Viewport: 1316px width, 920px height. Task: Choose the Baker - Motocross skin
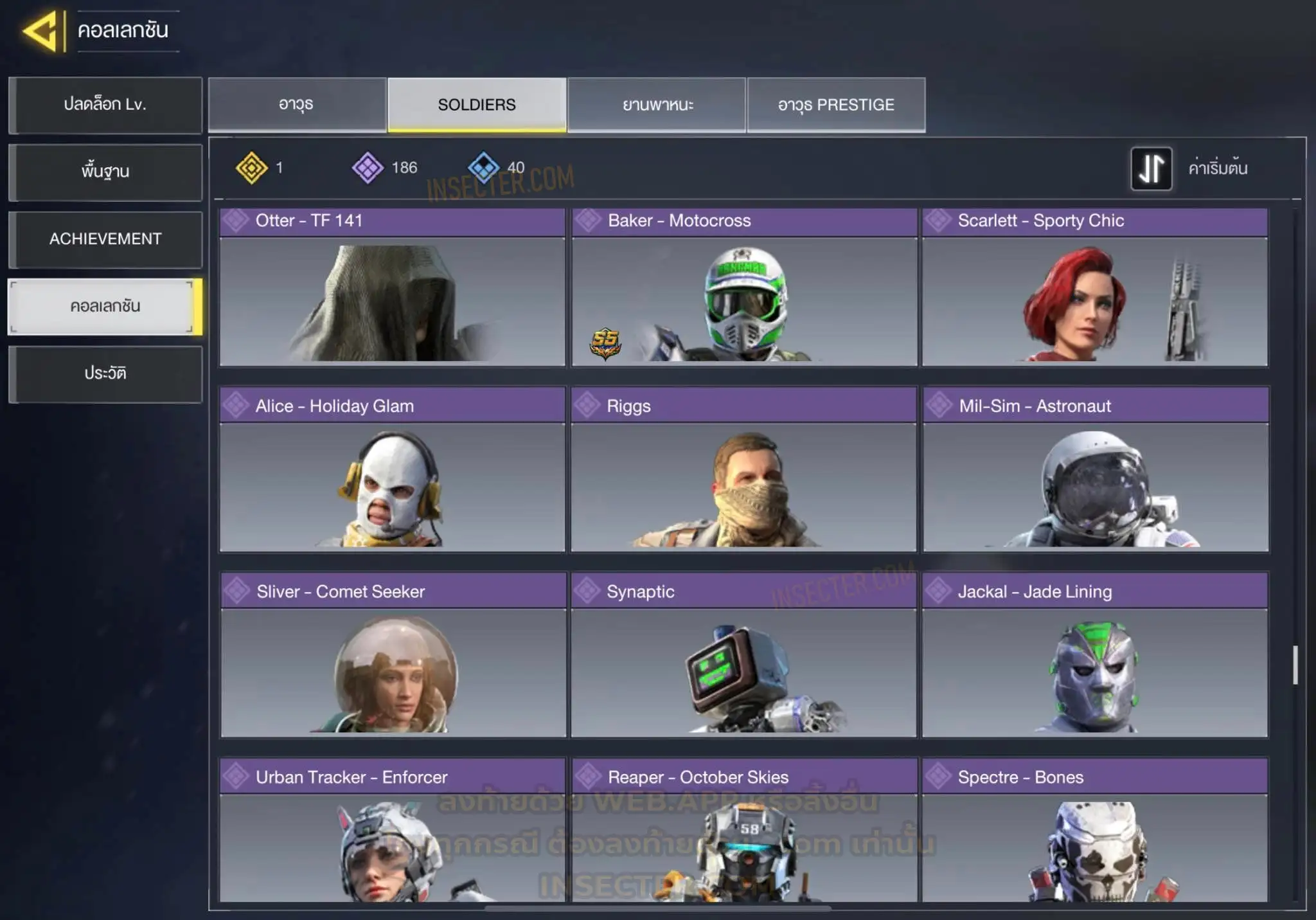point(744,287)
